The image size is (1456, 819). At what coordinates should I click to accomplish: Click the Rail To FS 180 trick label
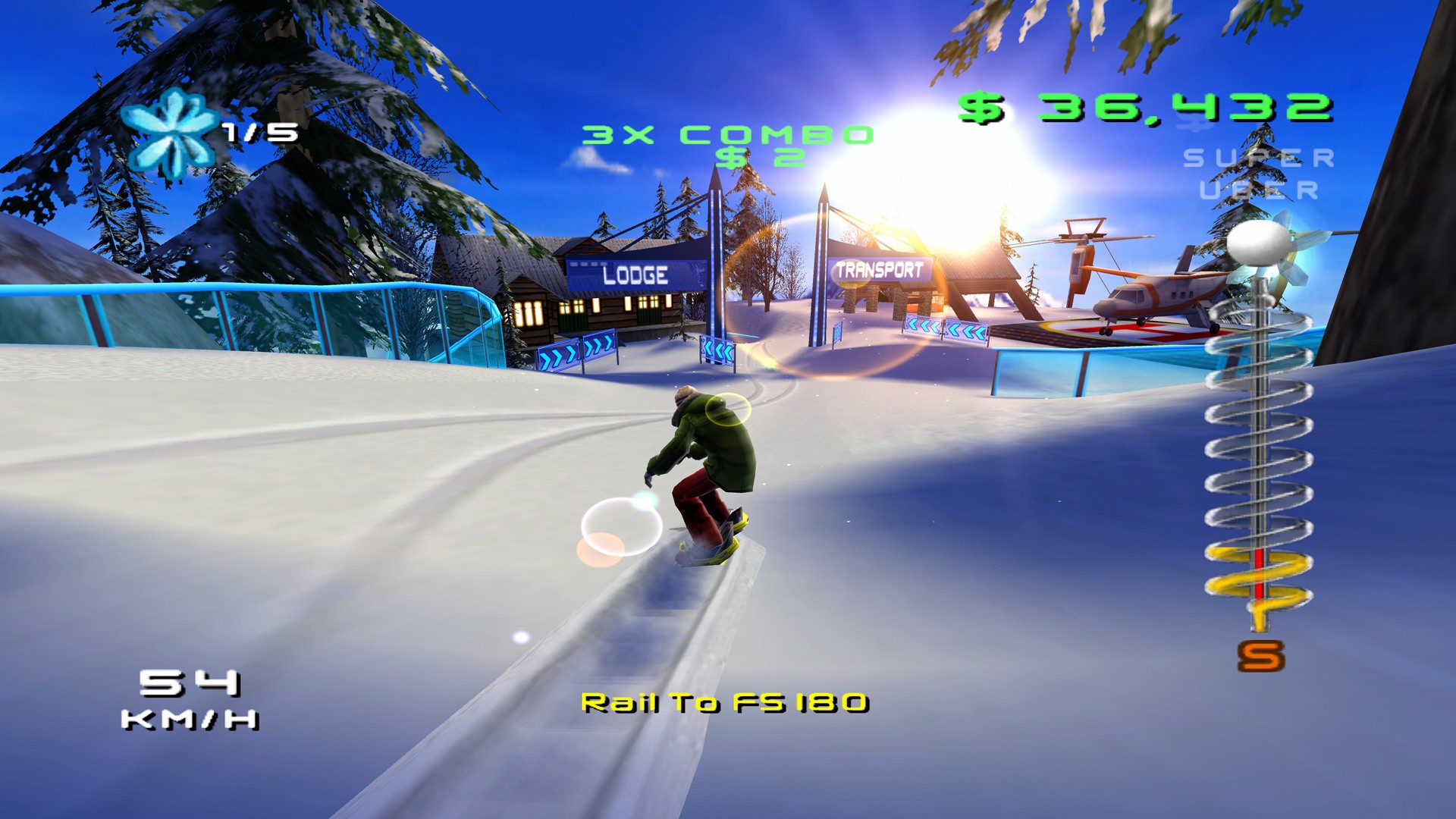[x=723, y=704]
